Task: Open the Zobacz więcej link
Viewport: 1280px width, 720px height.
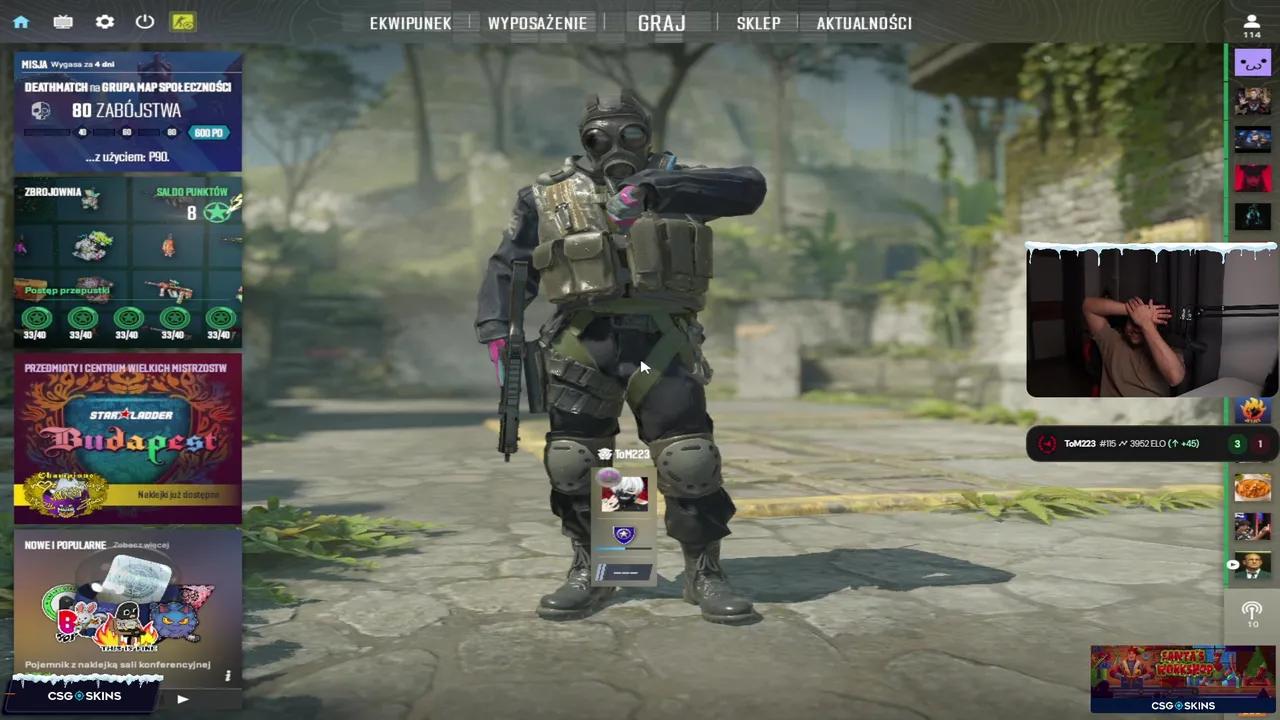Action: tap(140, 545)
